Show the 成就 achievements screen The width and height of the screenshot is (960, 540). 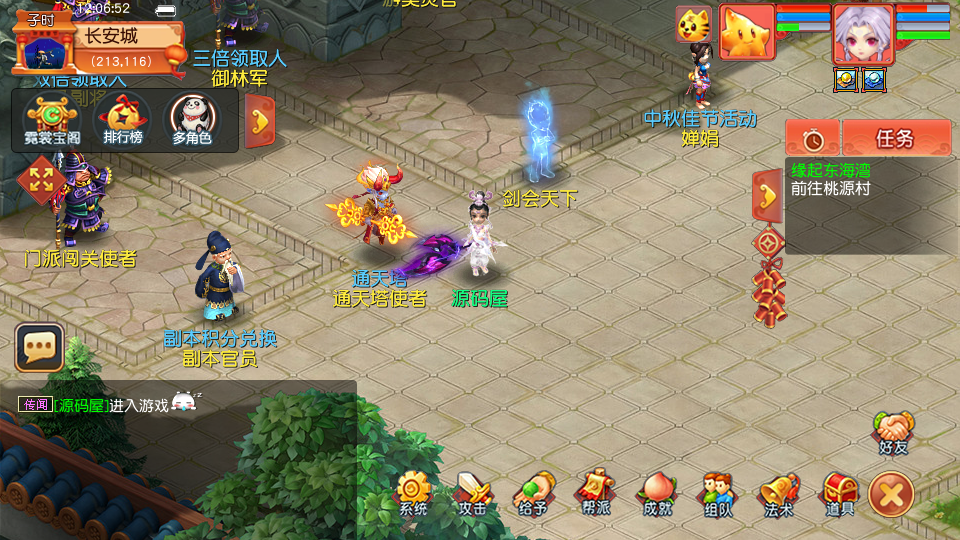[656, 492]
